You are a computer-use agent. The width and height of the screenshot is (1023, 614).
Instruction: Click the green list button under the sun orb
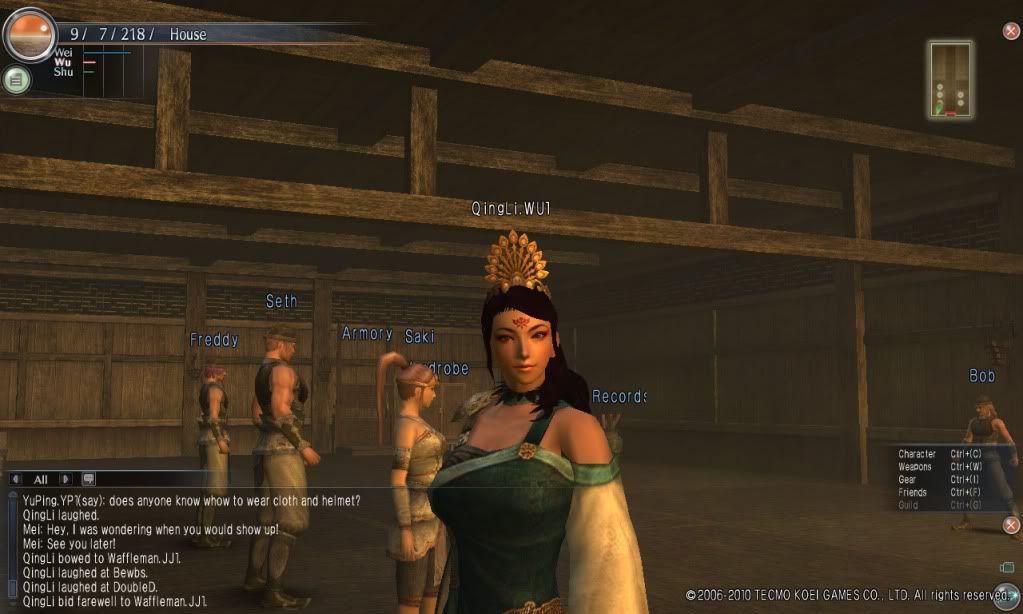[x=16, y=80]
